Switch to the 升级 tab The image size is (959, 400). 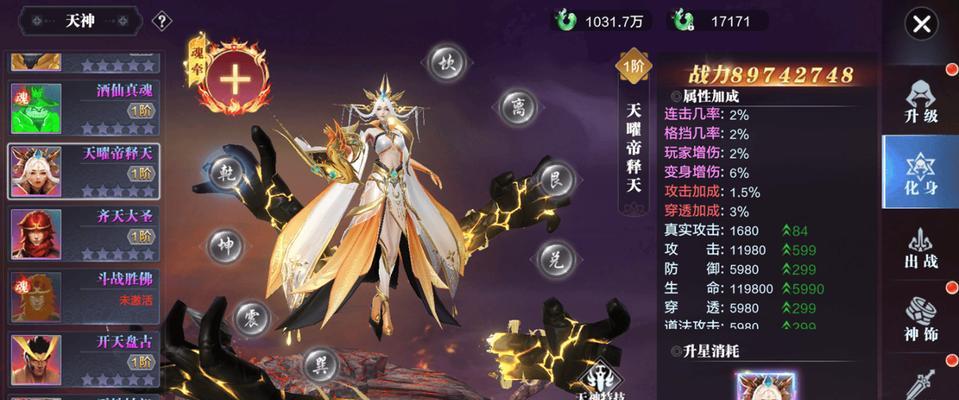(x=920, y=103)
